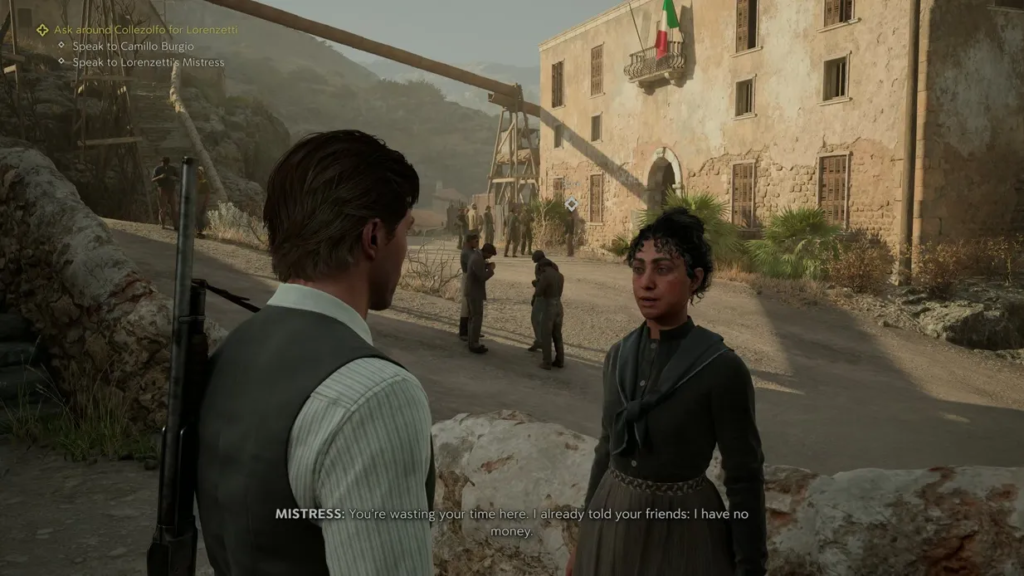Select the 'Ask around Collezolfo for Lorenzetti' objective

click(145, 30)
